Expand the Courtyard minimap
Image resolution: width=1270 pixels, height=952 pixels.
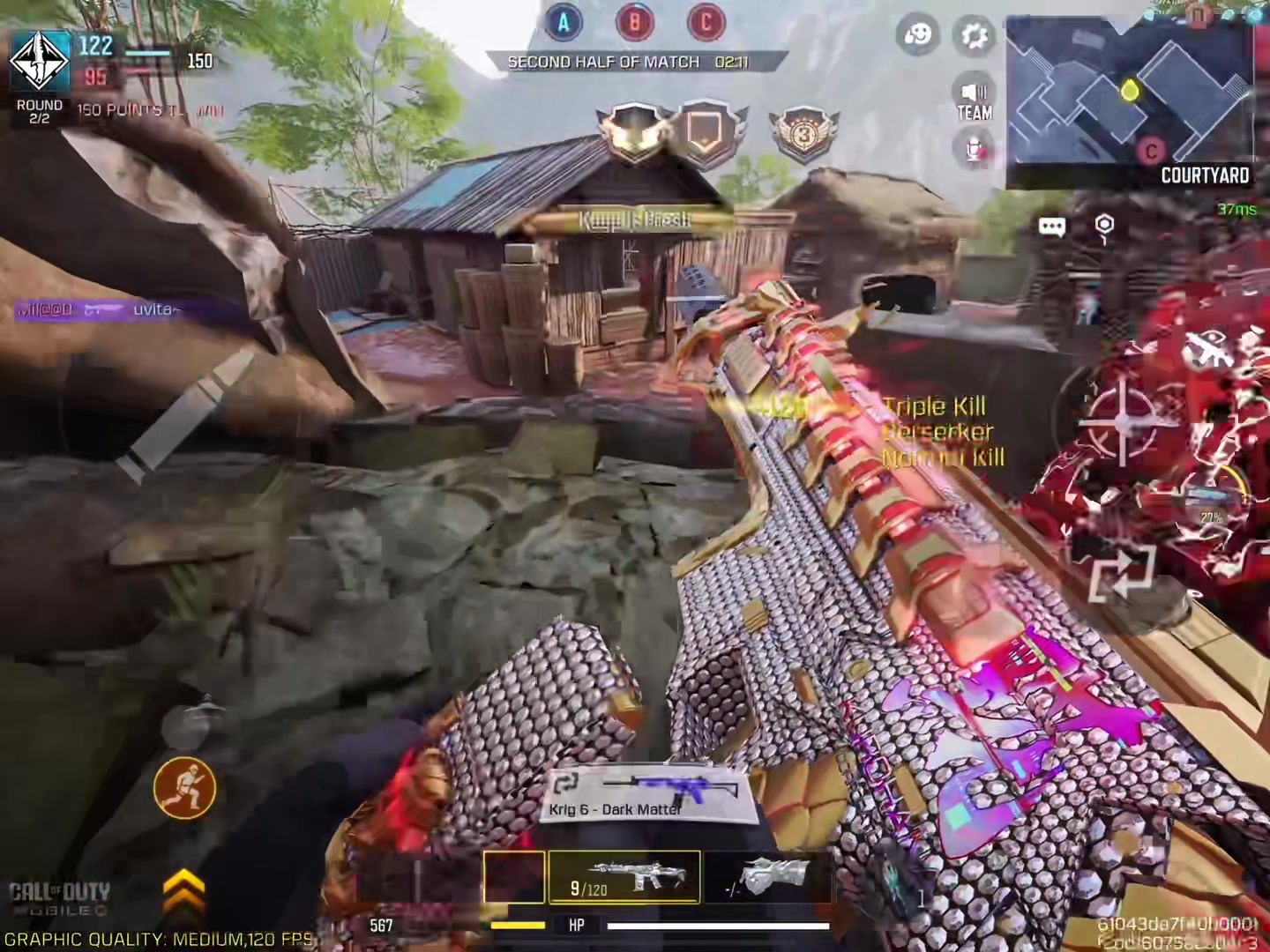(1129, 97)
